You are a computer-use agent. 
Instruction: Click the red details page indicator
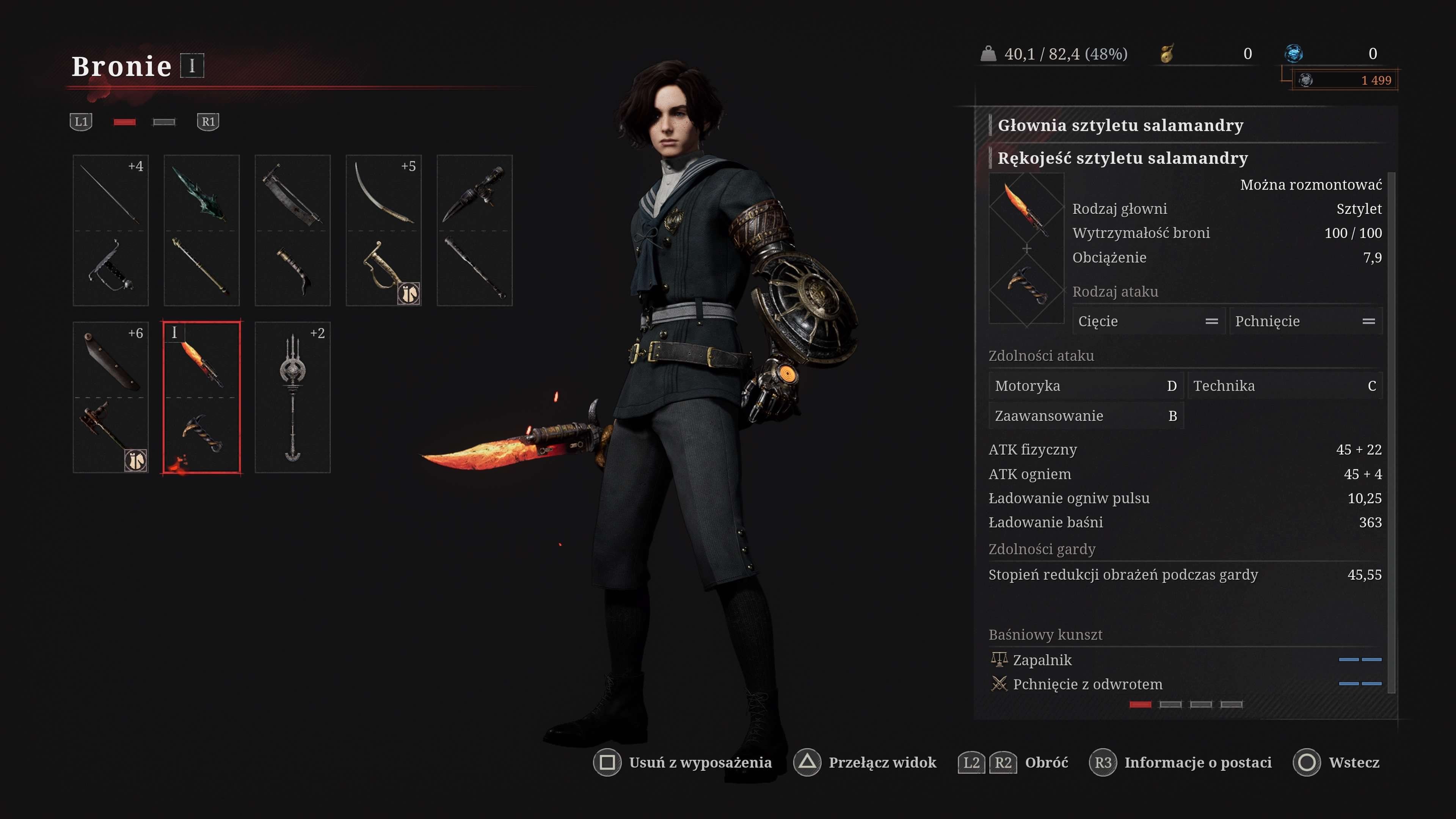coord(1140,704)
